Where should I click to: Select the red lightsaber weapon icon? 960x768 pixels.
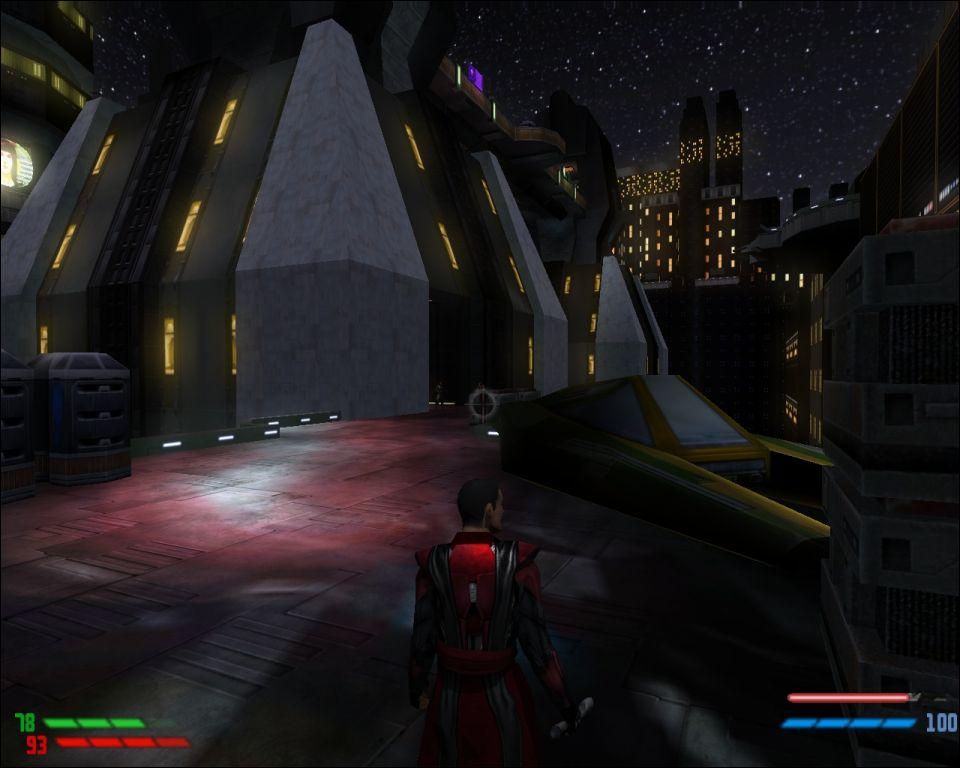tap(853, 698)
